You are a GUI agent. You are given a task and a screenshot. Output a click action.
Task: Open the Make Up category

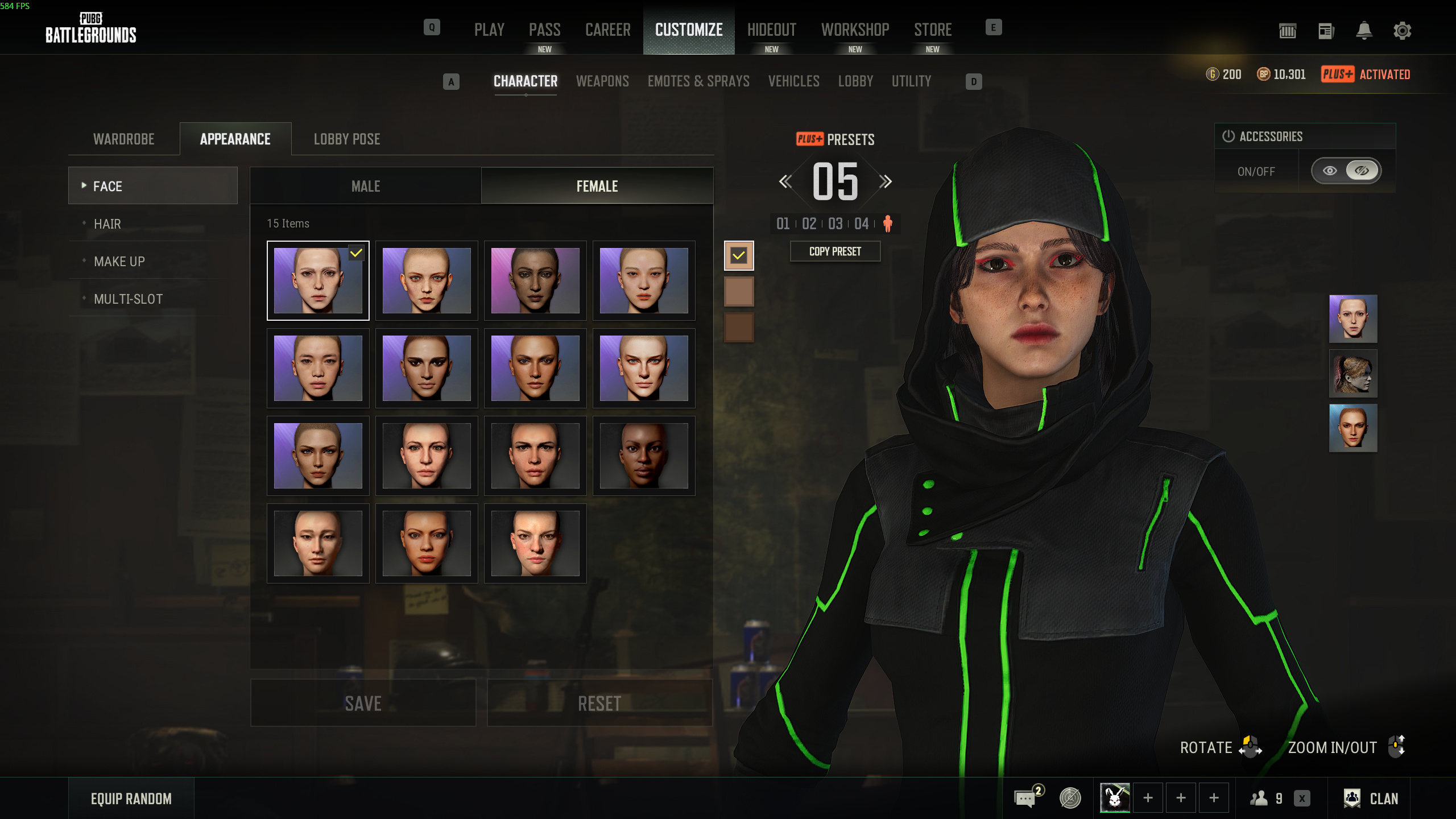pos(119,262)
